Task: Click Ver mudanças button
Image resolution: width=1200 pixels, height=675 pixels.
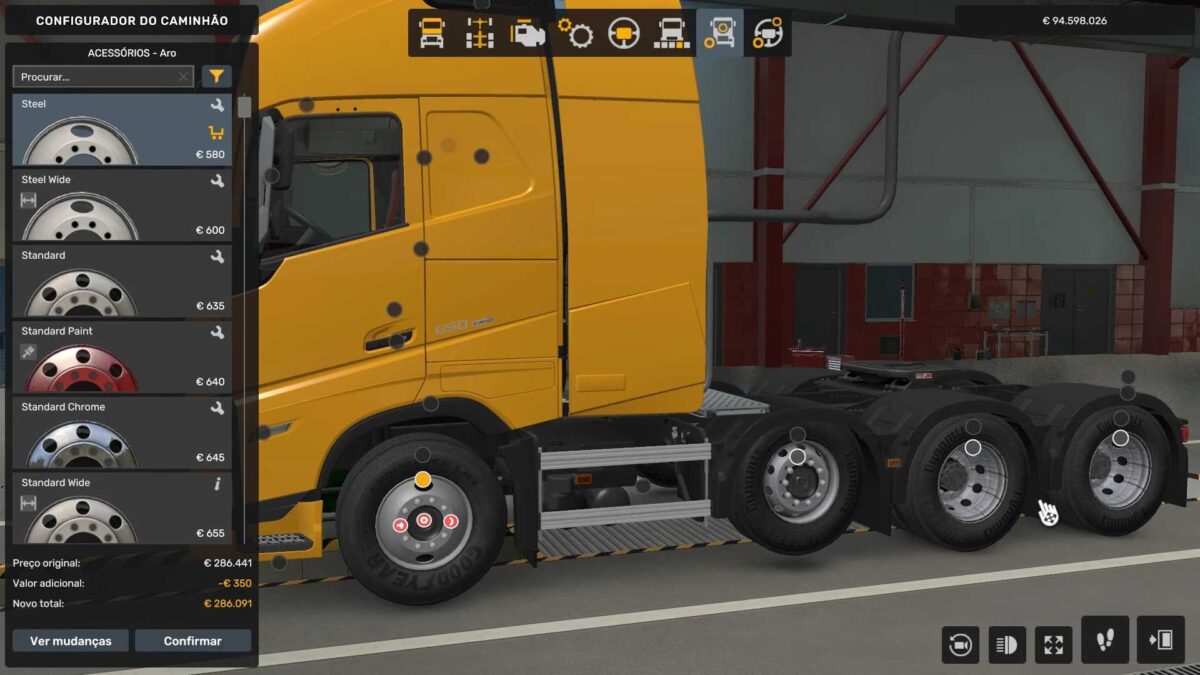Action: [70, 641]
